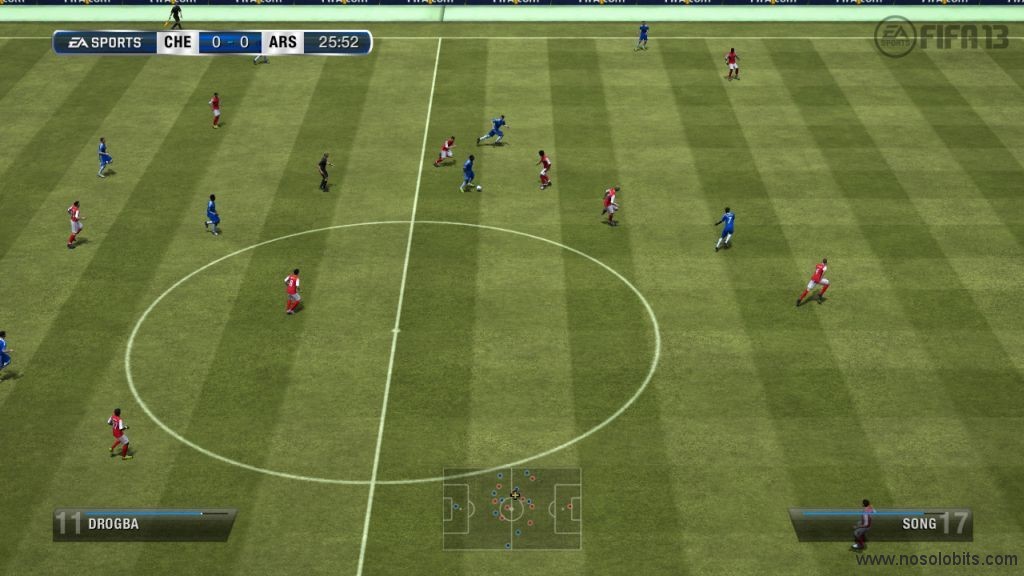Select the Drogba player name panel
Screen dimensions: 1024x576
click(x=144, y=524)
